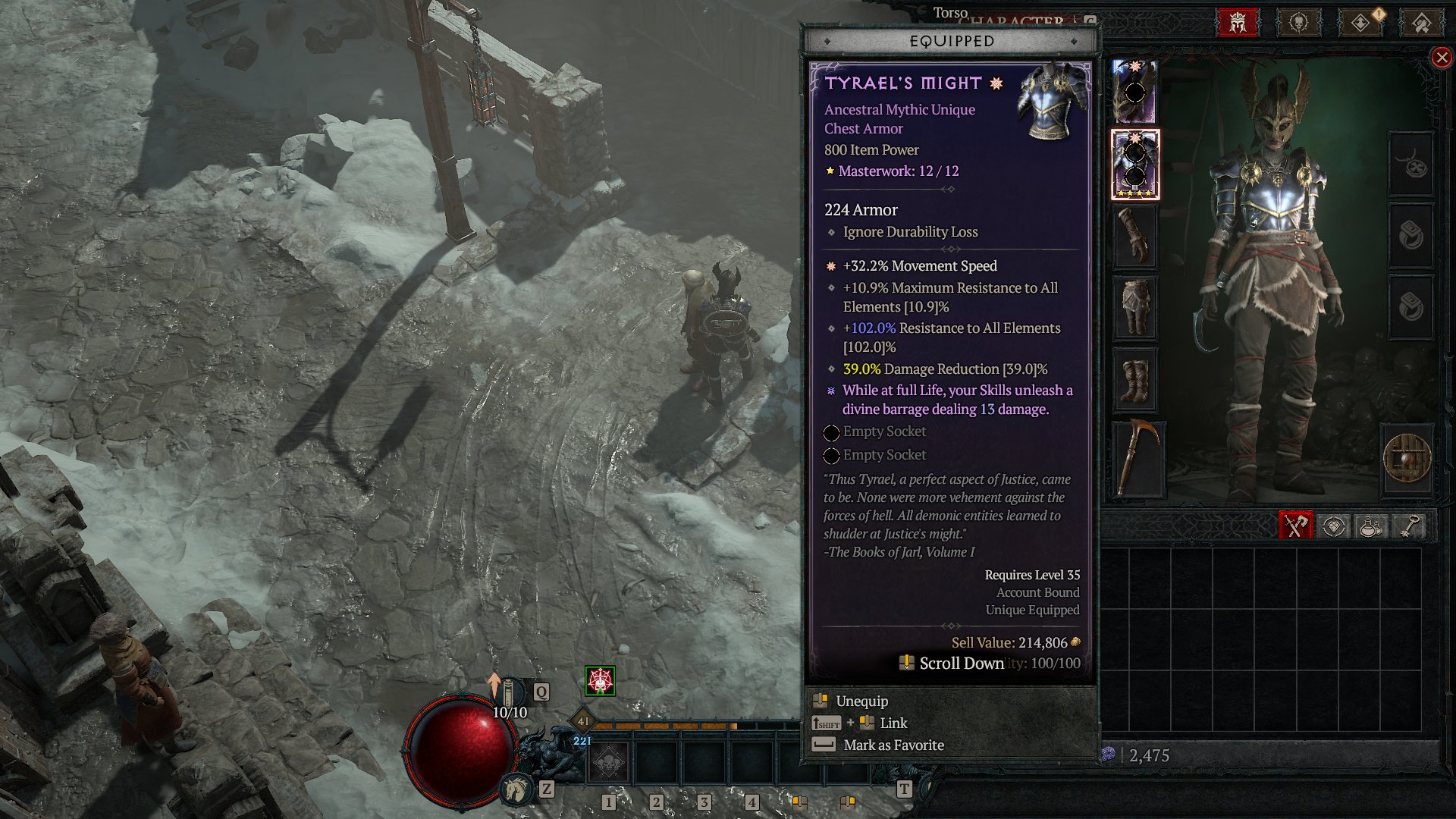Select the equipped boots slot
The image size is (1456, 819).
1134,380
